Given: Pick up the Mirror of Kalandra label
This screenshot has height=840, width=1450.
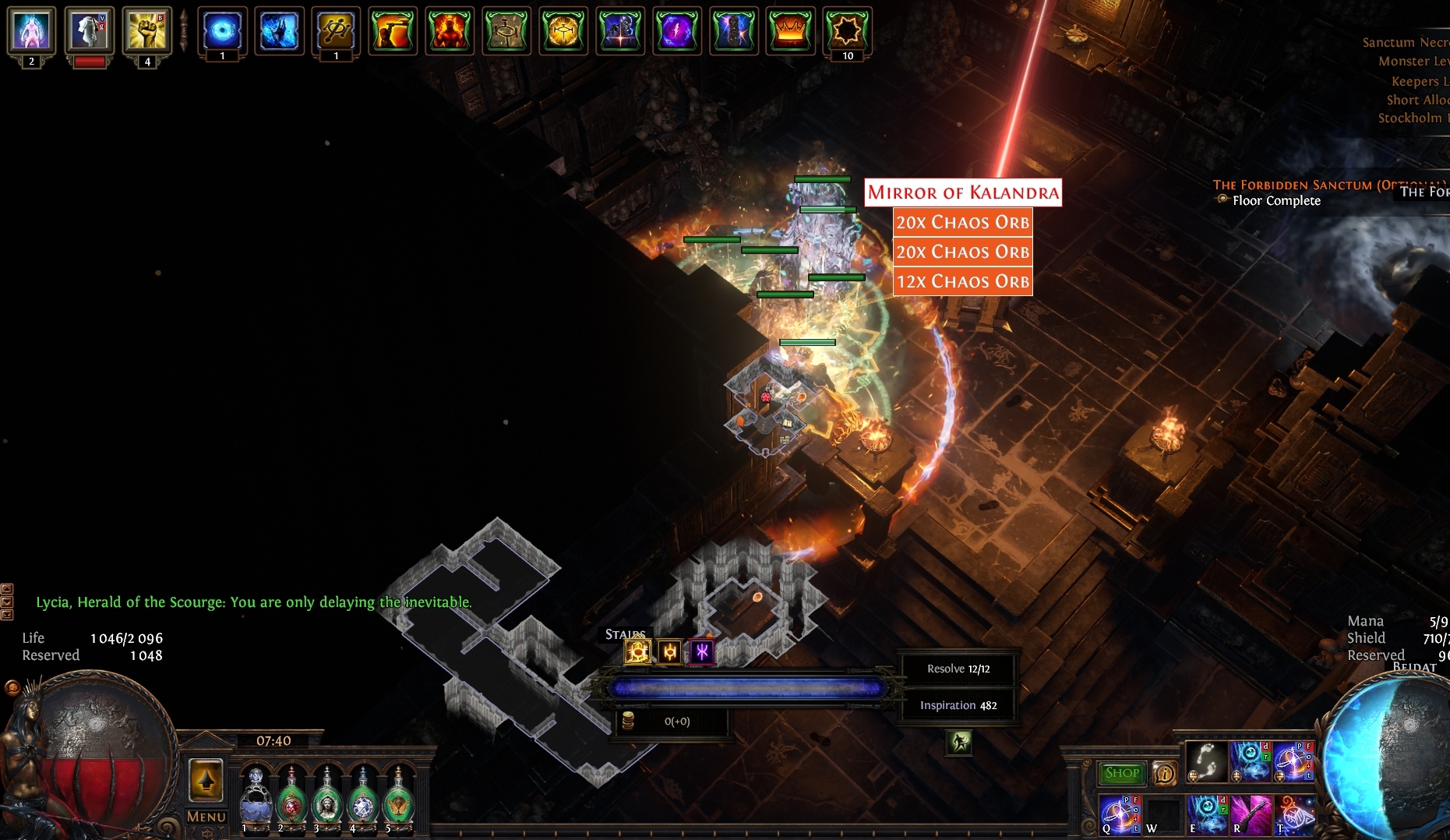Looking at the screenshot, I should (x=963, y=192).
